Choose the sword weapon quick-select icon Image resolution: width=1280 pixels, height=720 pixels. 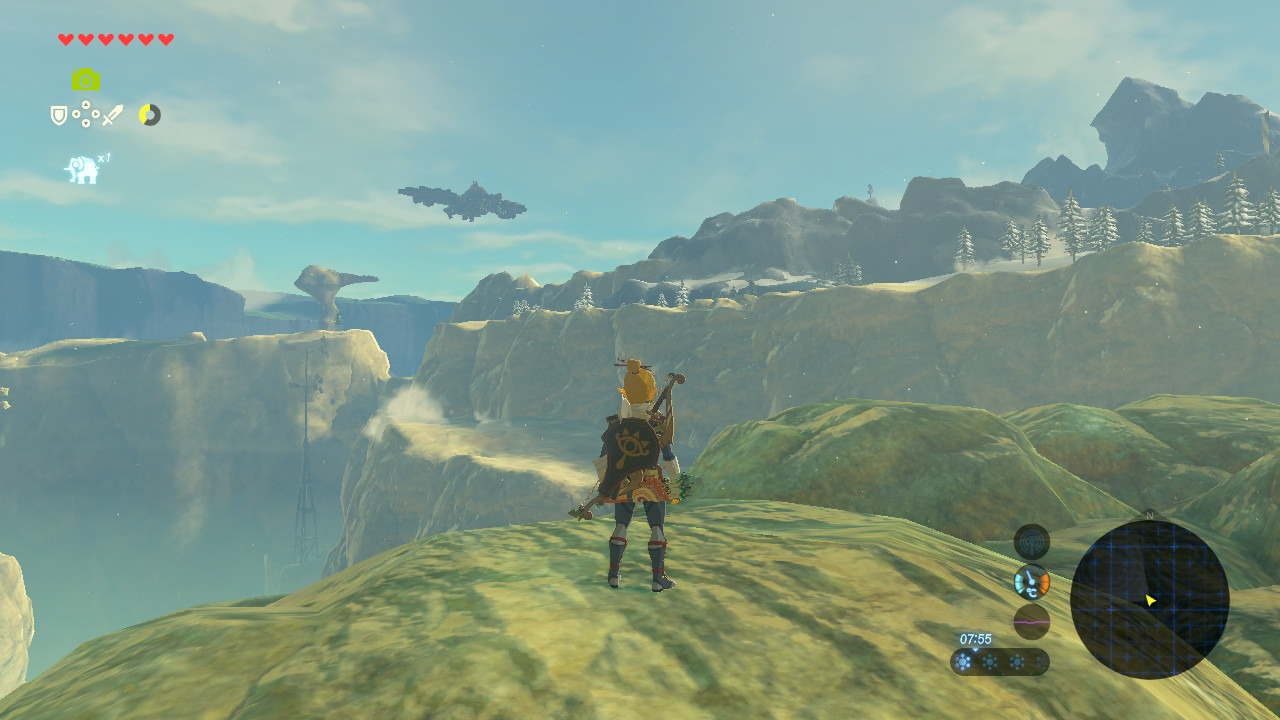pos(112,115)
